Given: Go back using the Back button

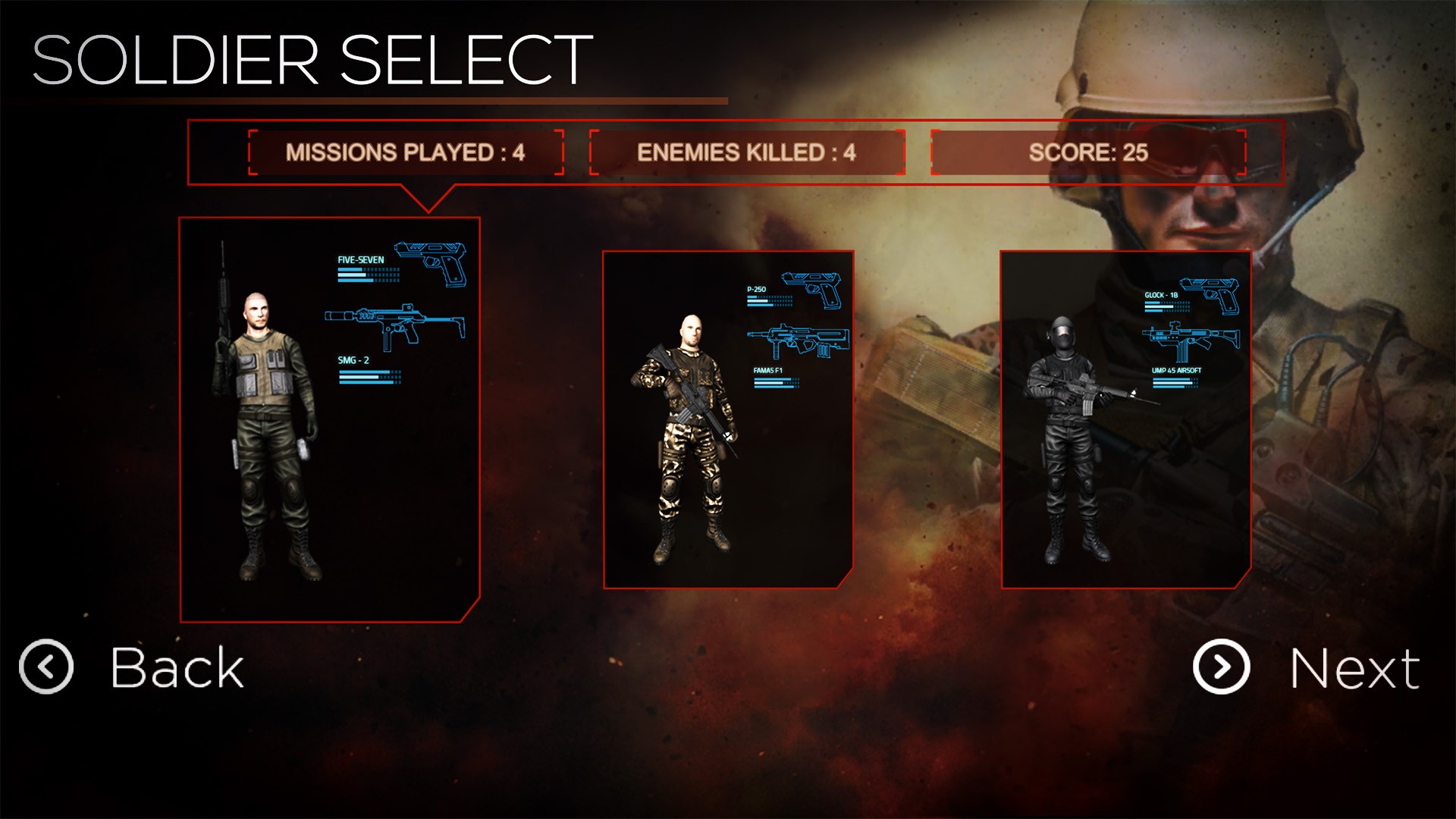Looking at the screenshot, I should 133,667.
